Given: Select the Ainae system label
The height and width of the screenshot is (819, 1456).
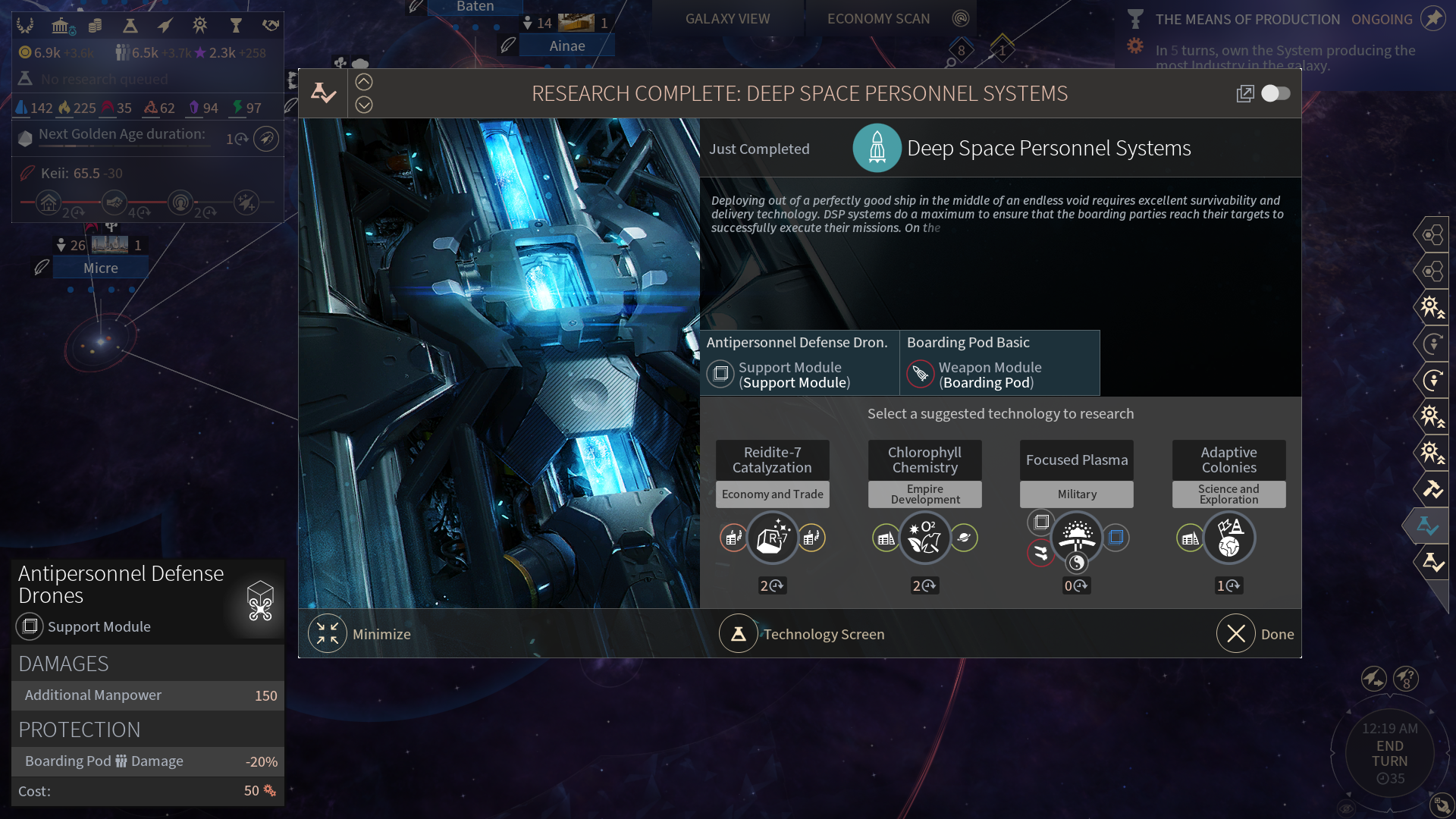Looking at the screenshot, I should 567,45.
